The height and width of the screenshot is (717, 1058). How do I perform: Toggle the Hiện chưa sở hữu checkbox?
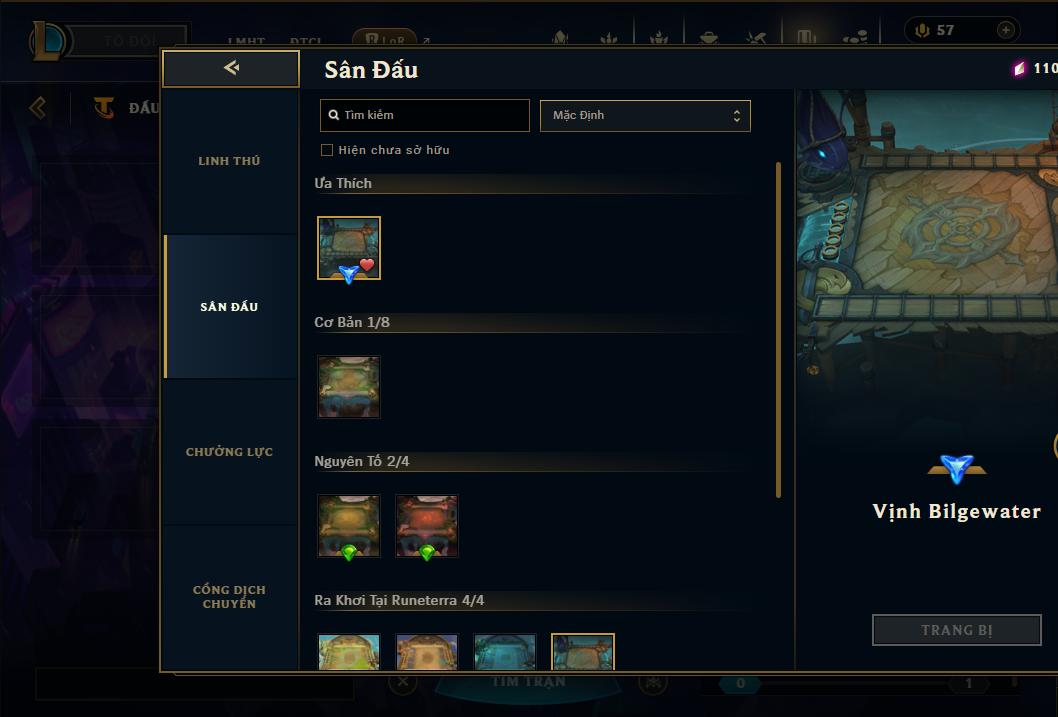[x=326, y=150]
